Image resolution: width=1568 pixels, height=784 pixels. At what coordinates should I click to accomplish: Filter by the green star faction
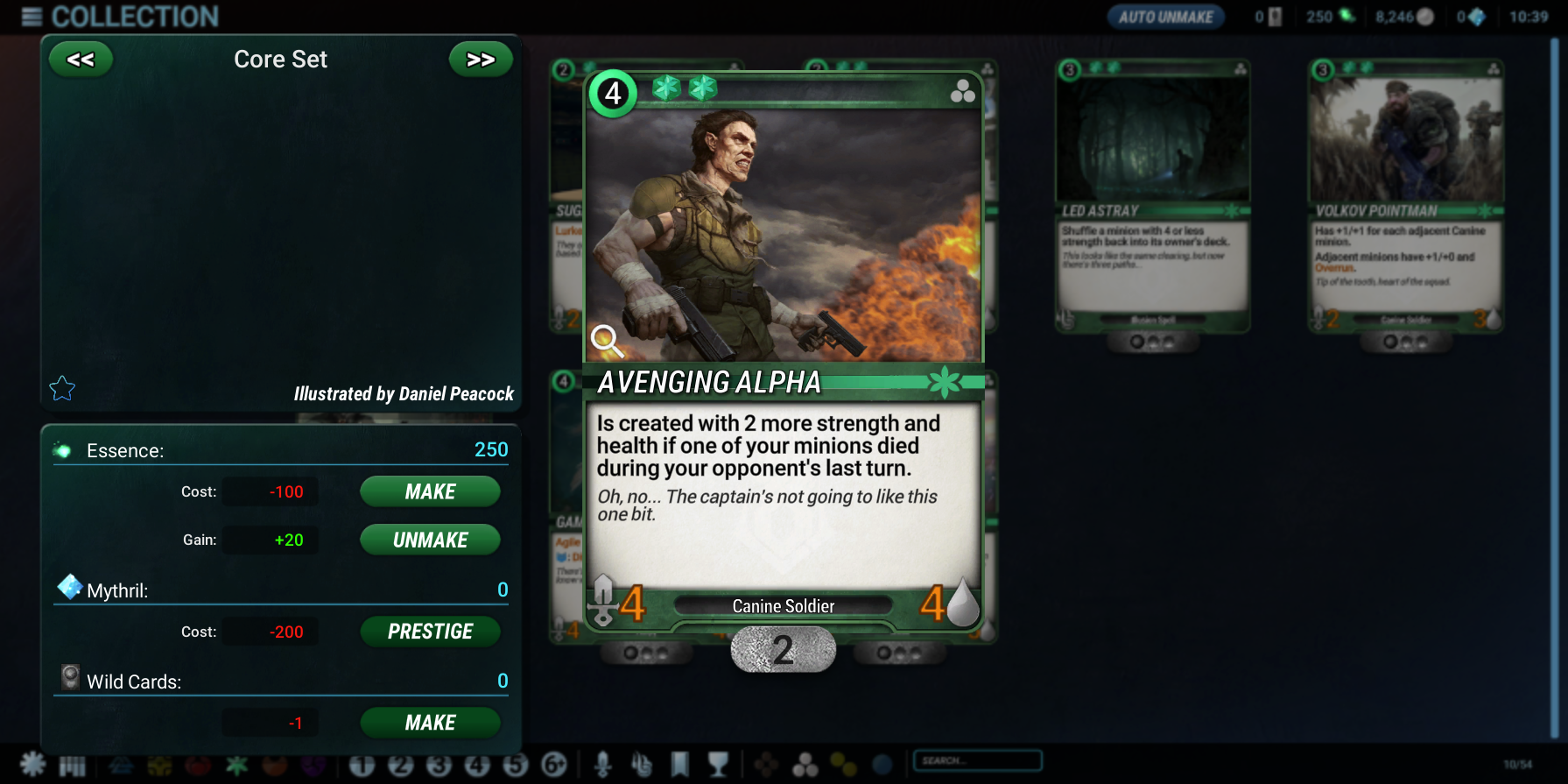[236, 765]
